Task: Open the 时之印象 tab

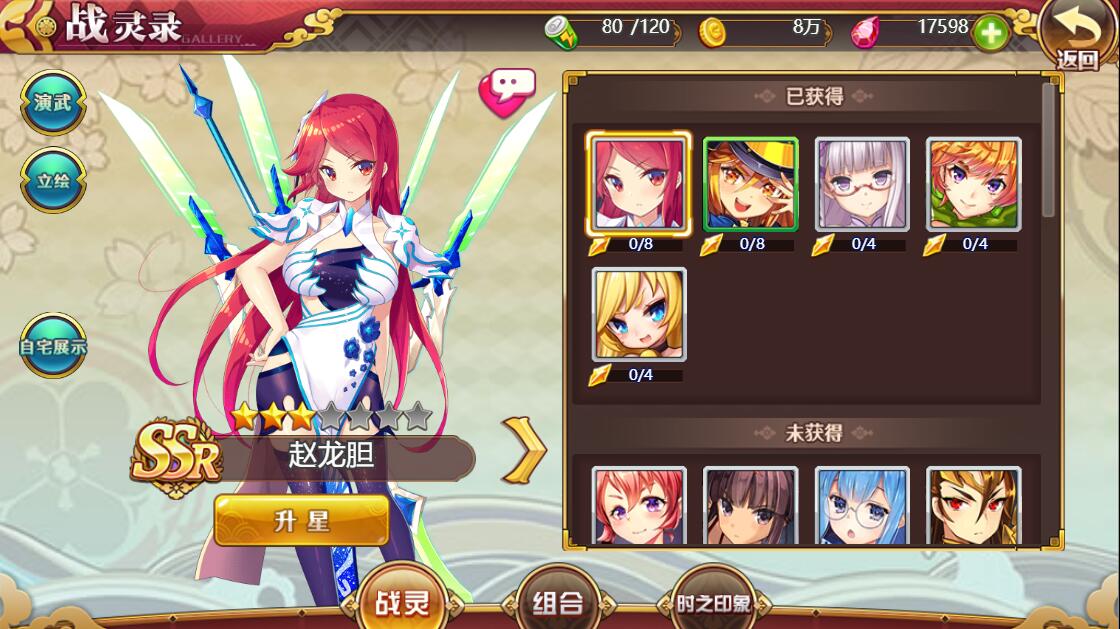Action: 712,603
